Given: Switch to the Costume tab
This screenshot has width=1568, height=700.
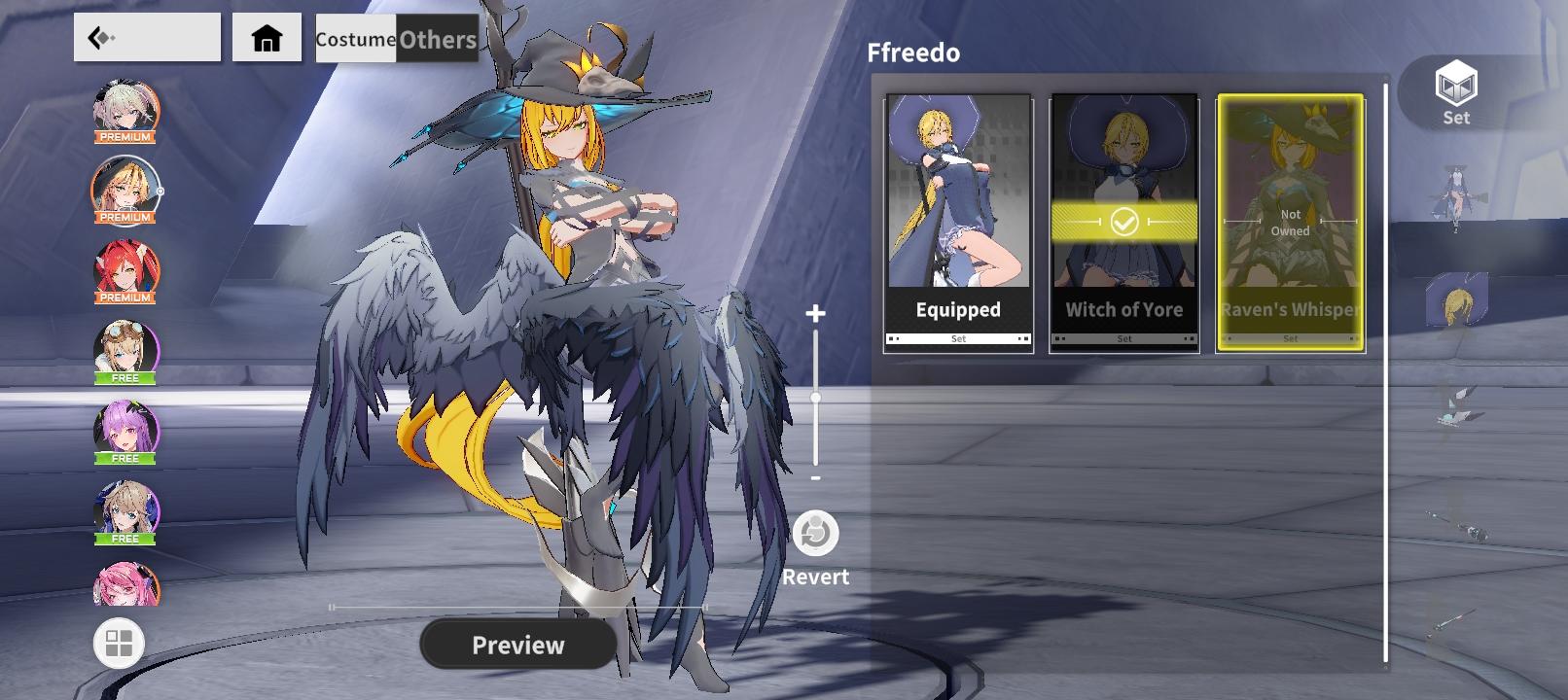Looking at the screenshot, I should (355, 39).
